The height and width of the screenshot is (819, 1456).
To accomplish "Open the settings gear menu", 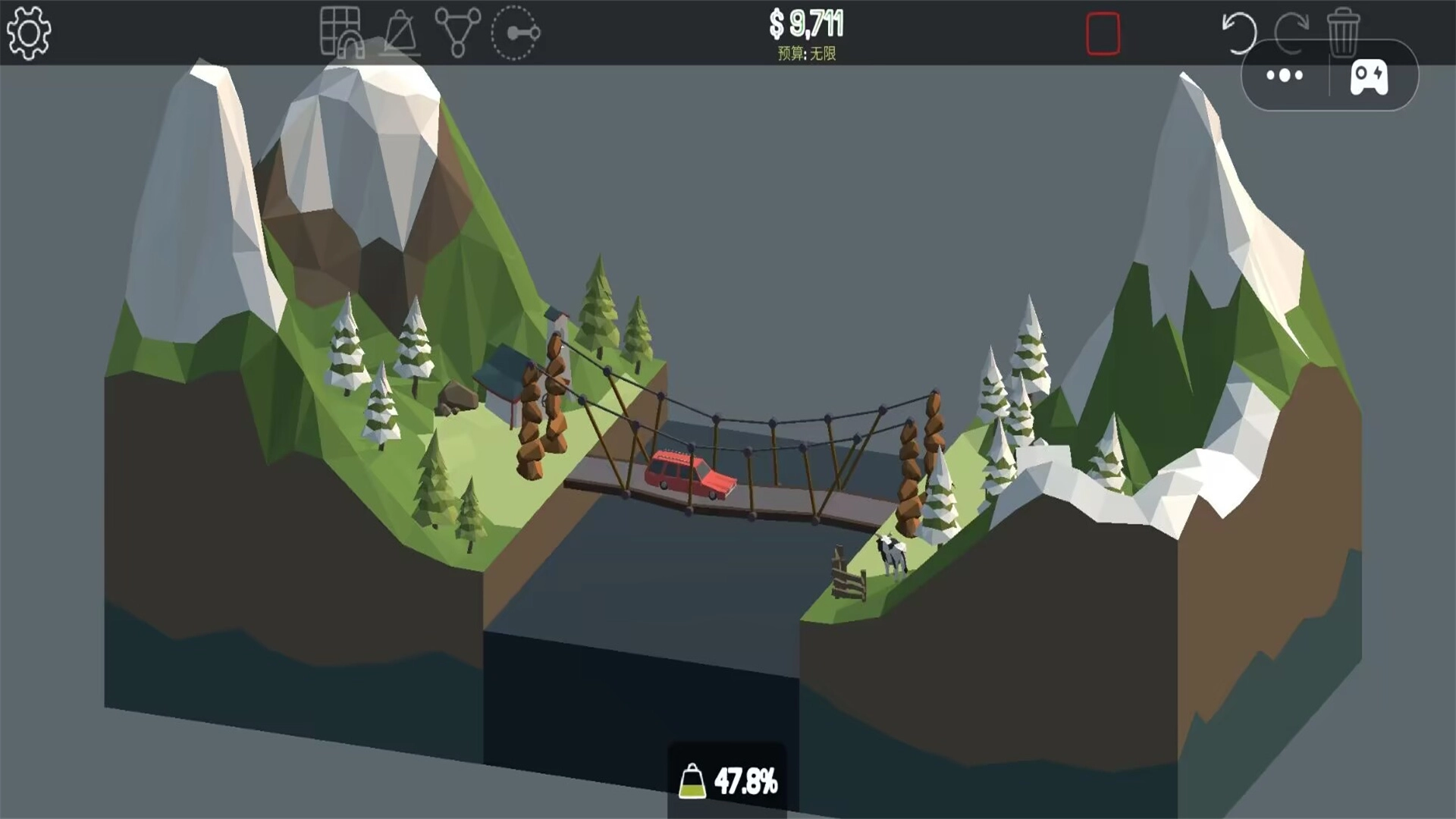I will (29, 33).
